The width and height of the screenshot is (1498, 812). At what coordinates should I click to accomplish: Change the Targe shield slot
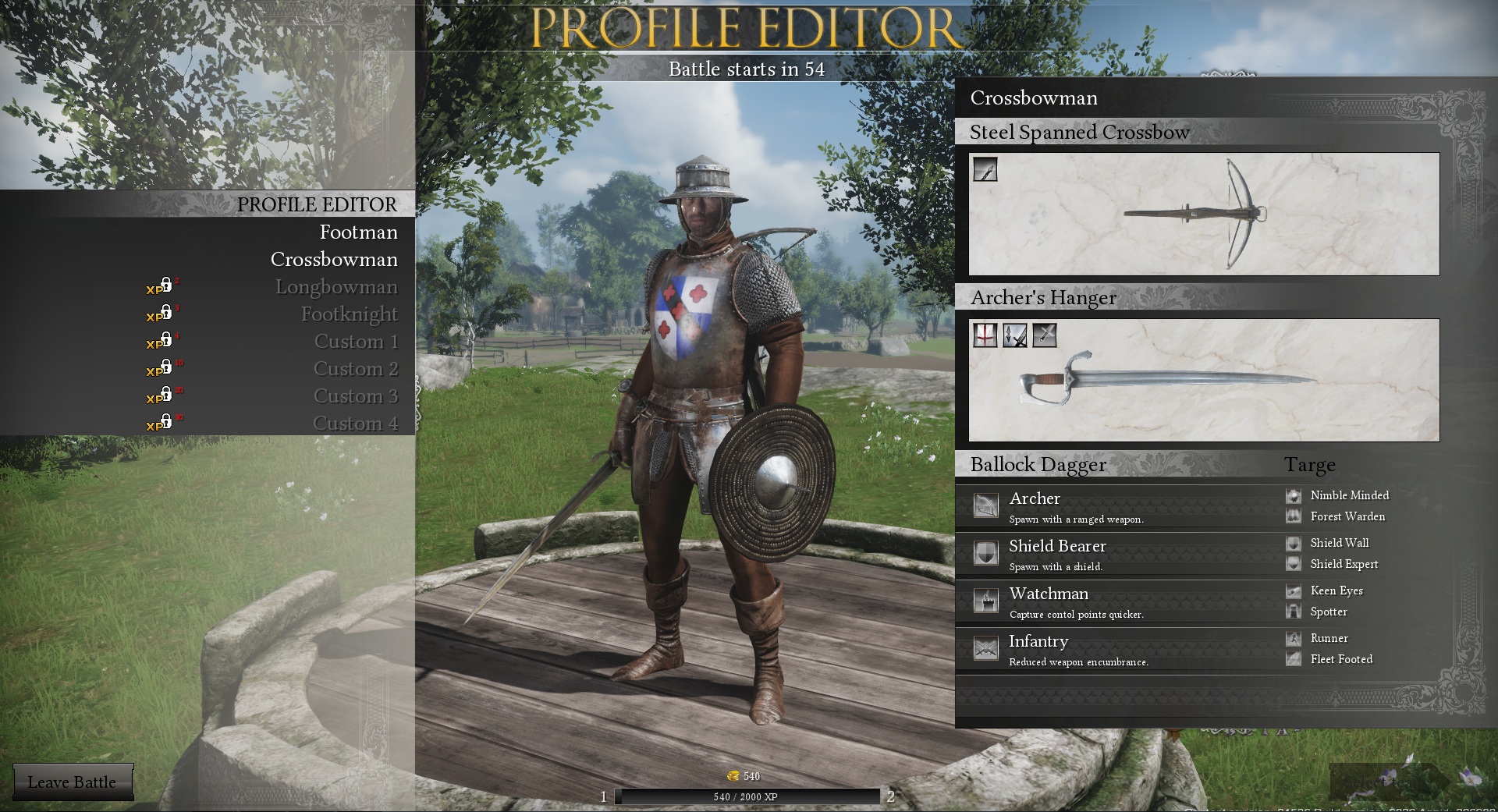pyautogui.click(x=1310, y=466)
